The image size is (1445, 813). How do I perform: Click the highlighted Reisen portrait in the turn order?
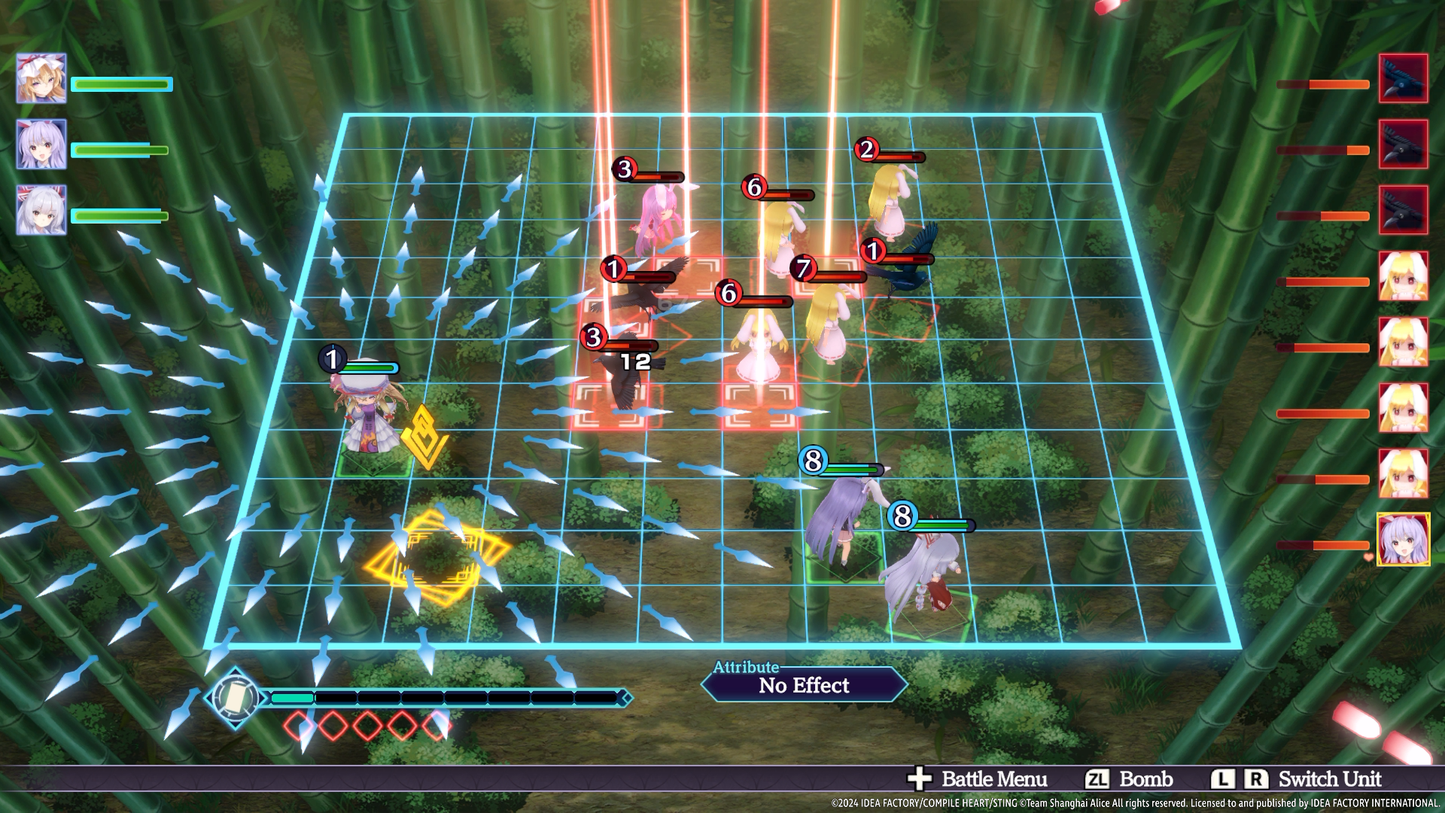(1403, 540)
